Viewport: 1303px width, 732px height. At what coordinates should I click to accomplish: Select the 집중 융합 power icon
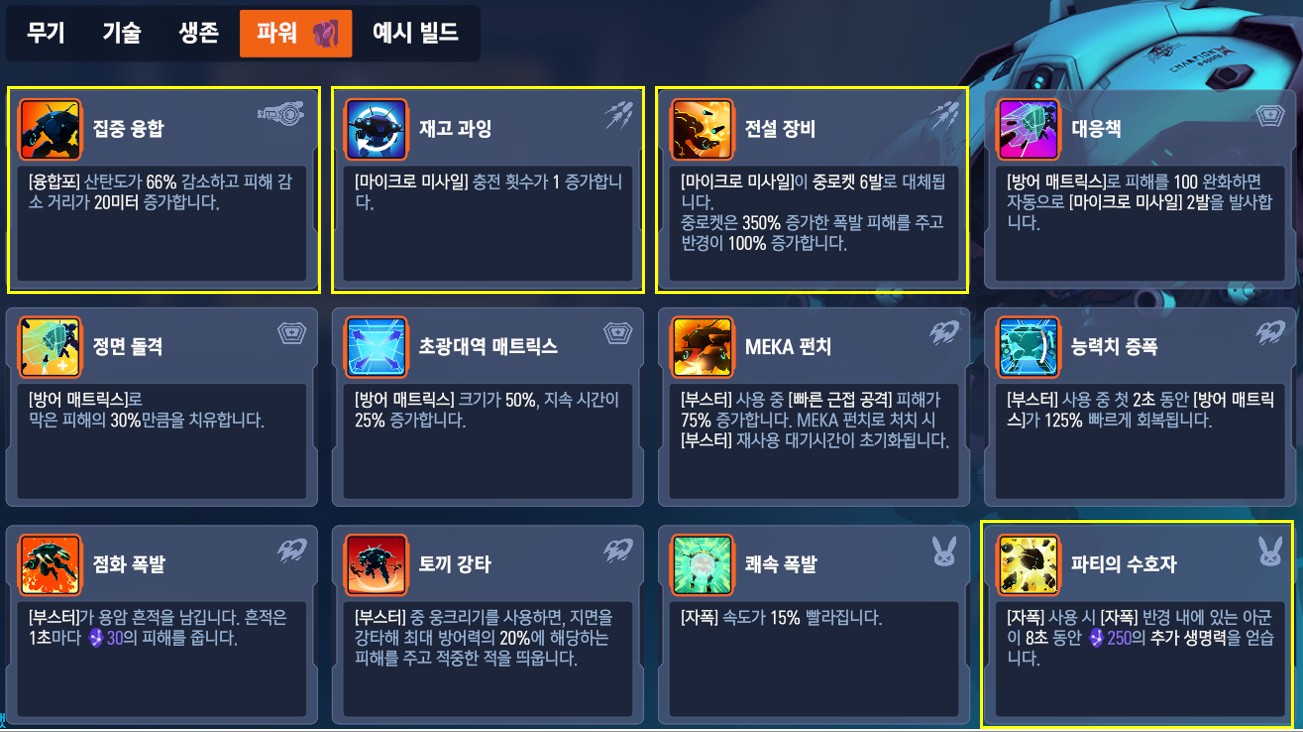coord(48,128)
